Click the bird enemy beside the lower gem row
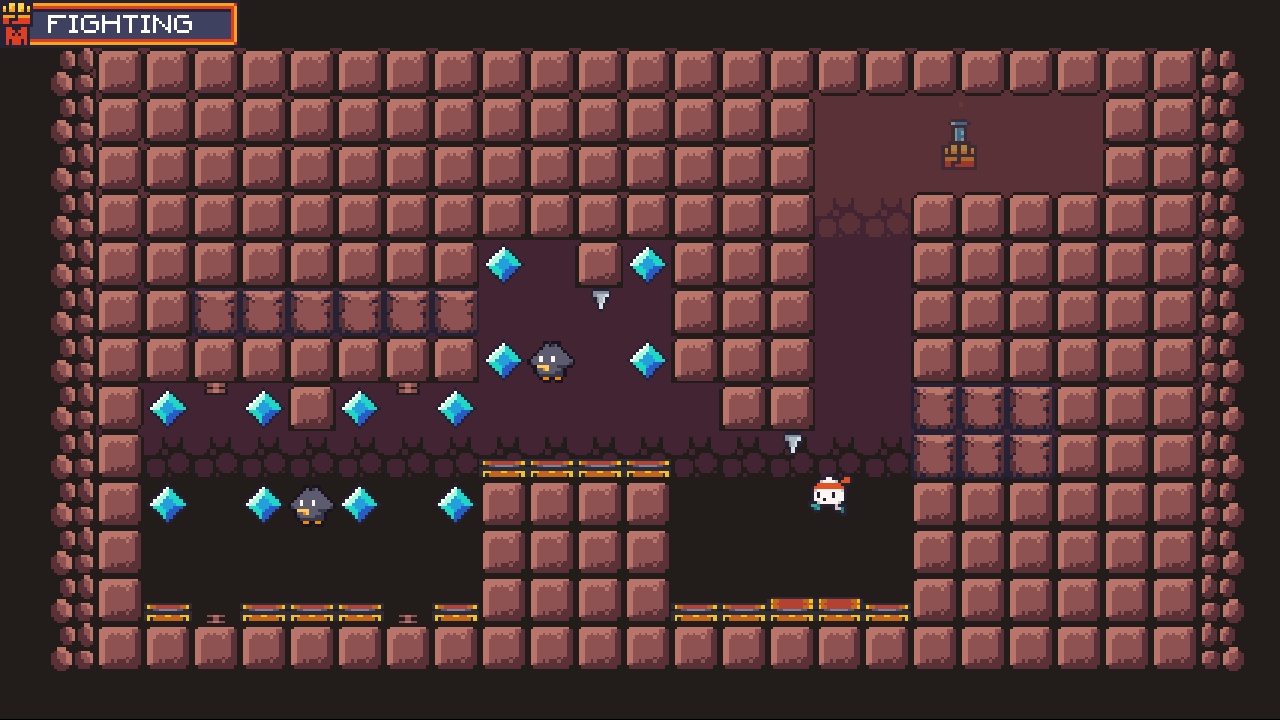1280x720 pixels. (x=311, y=504)
